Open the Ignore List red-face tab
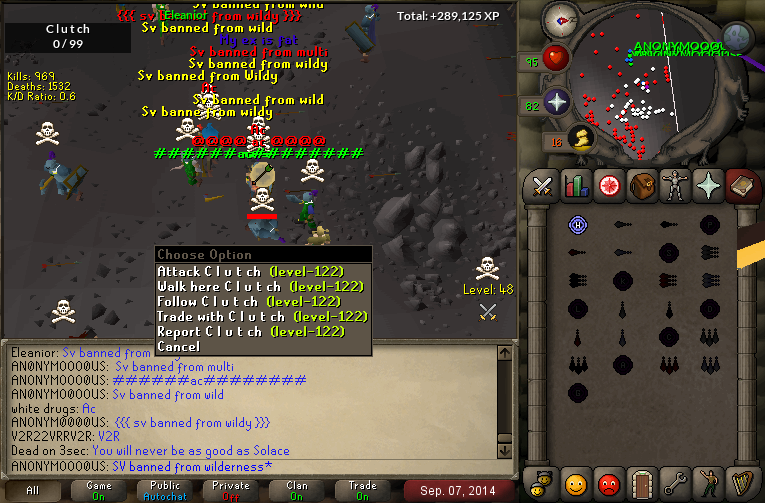 tap(608, 484)
